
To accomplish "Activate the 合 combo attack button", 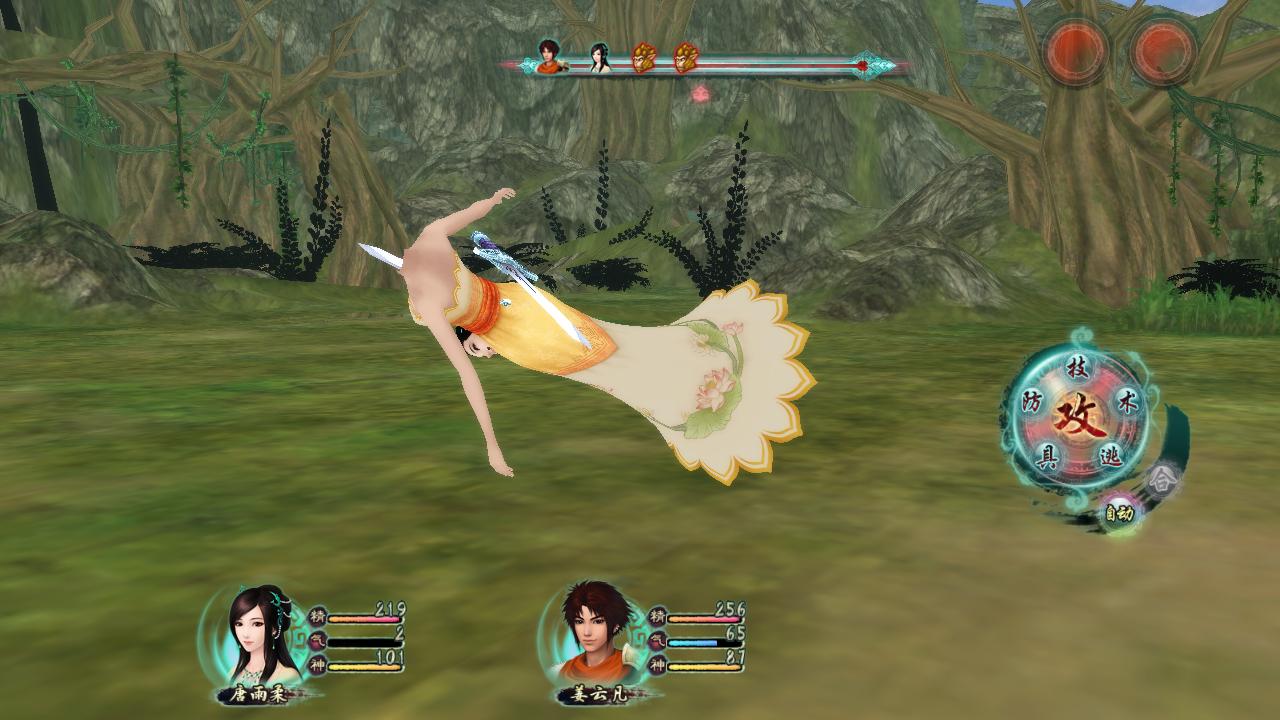I will pos(1160,481).
